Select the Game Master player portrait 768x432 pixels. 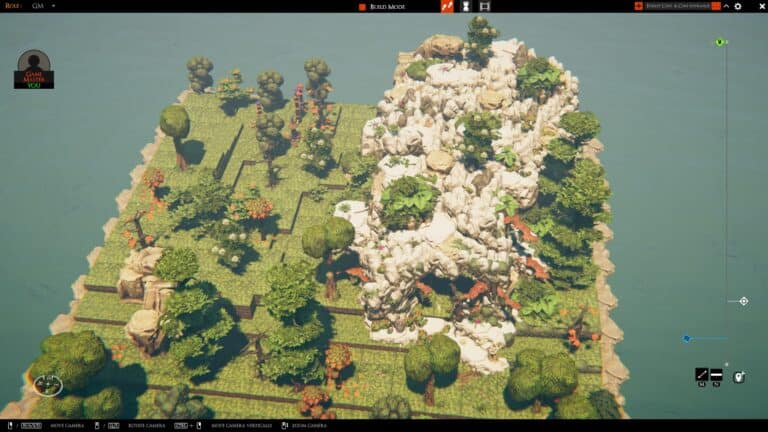34,69
